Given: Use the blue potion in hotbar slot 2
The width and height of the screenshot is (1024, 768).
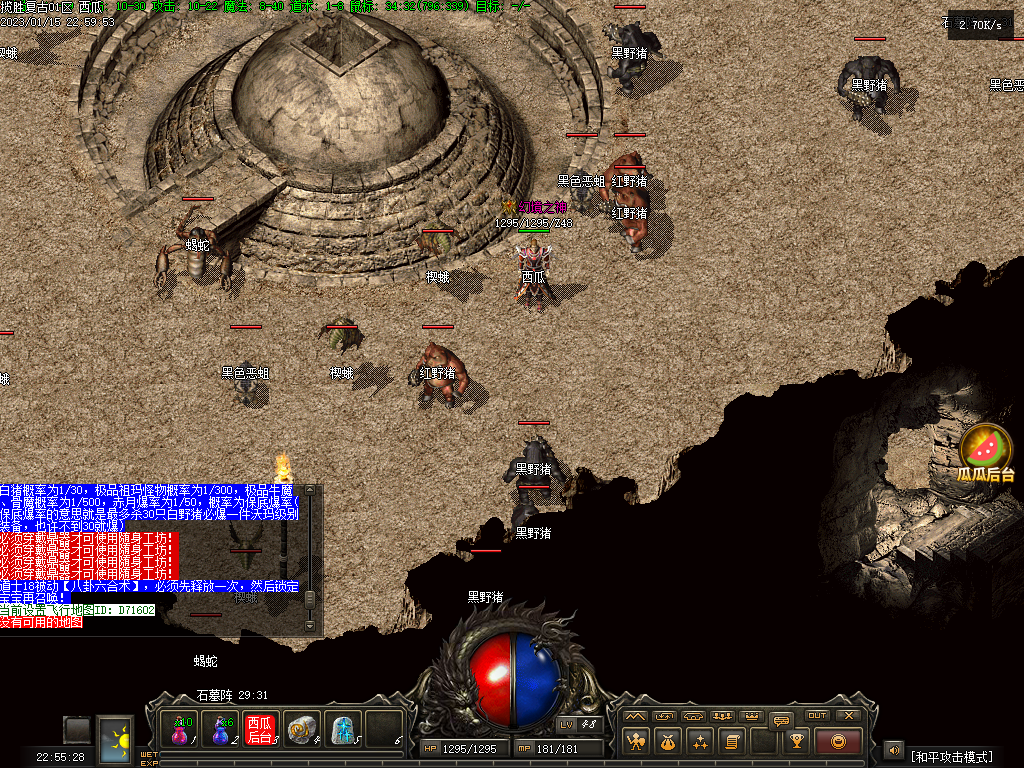Looking at the screenshot, I should point(220,730).
